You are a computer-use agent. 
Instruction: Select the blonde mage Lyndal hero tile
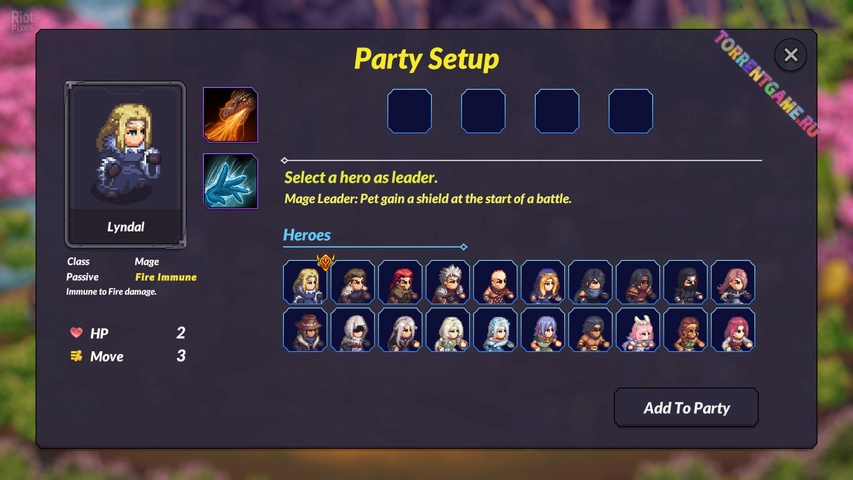coord(305,282)
